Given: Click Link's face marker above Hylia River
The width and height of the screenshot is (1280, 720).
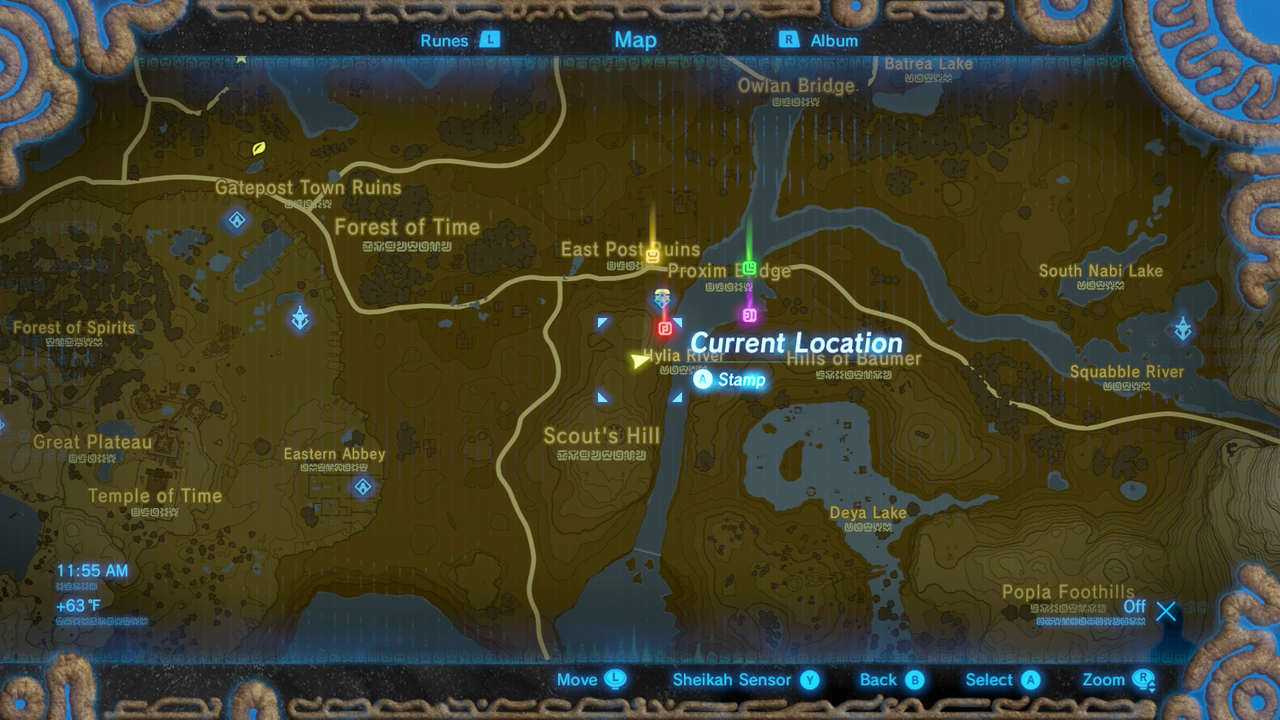Looking at the screenshot, I should [662, 296].
